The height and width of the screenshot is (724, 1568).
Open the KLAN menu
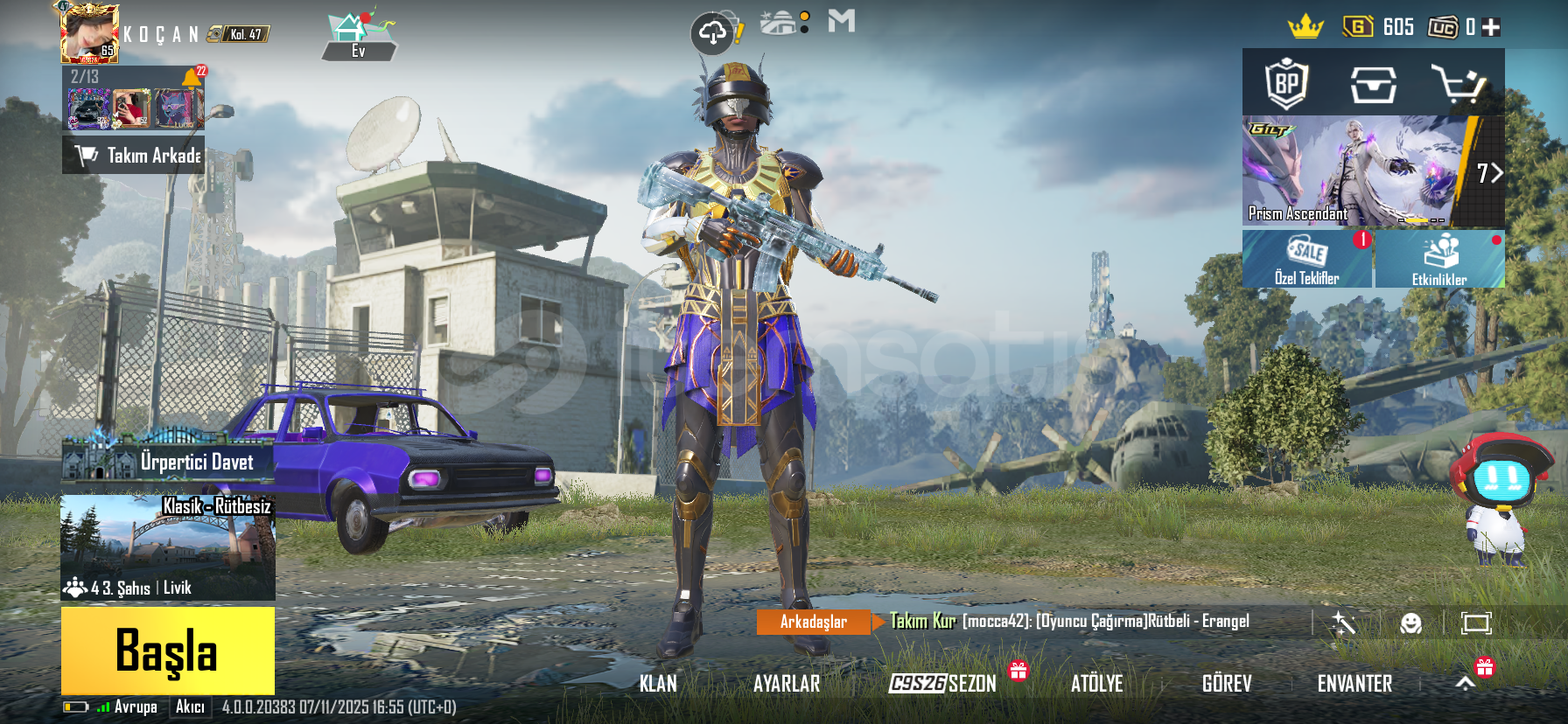point(658,684)
